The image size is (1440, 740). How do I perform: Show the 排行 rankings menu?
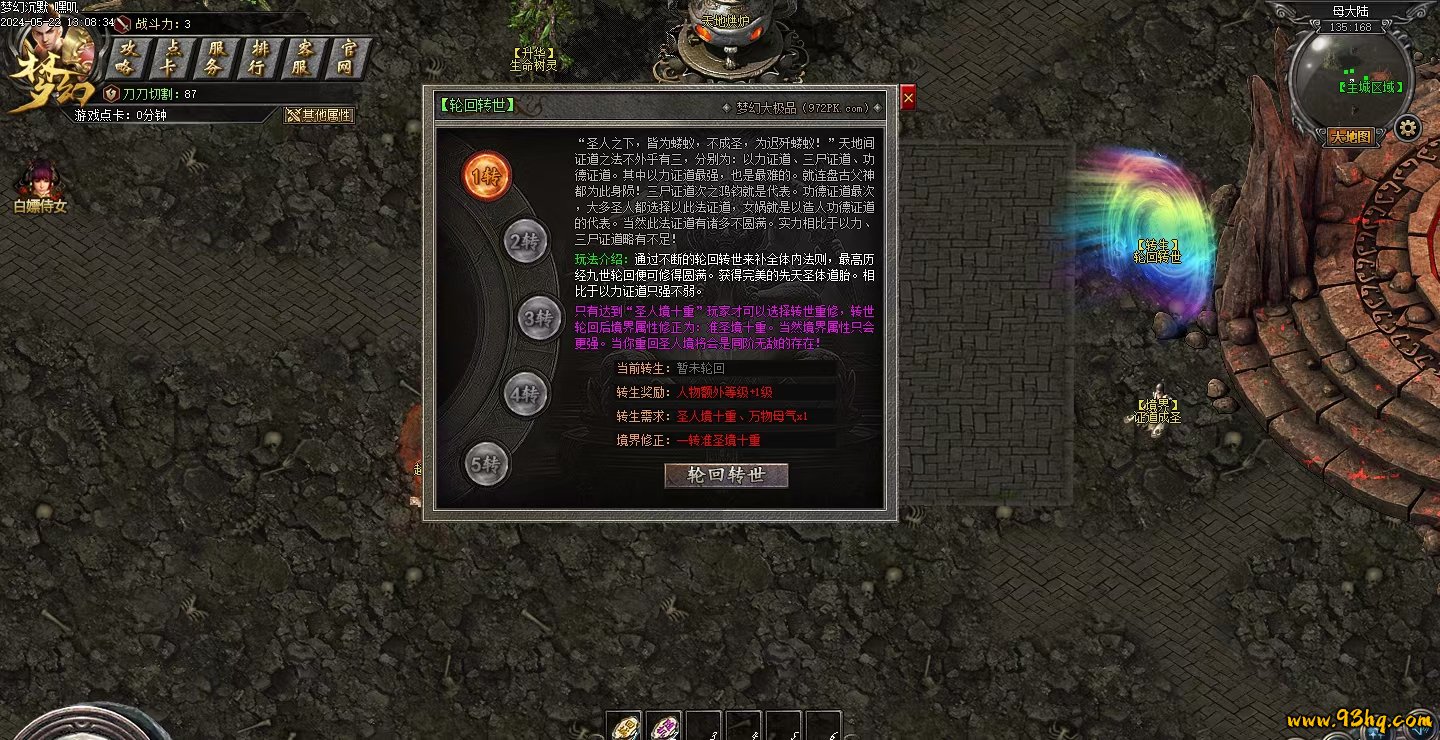coord(260,58)
